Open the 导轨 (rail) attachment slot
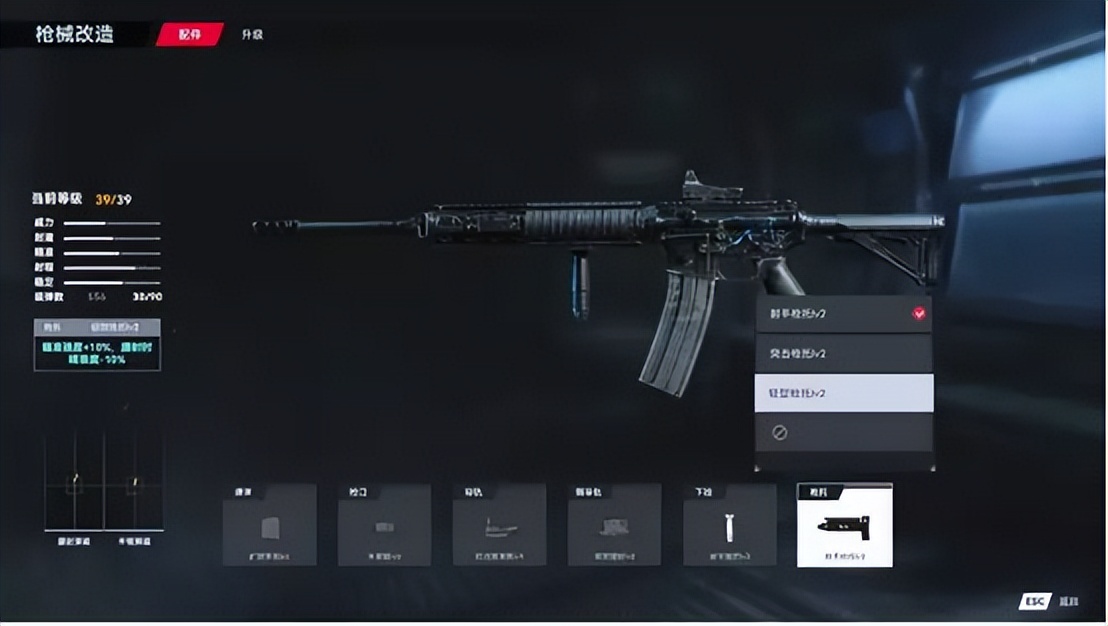The image size is (1108, 626). pyautogui.click(x=499, y=525)
